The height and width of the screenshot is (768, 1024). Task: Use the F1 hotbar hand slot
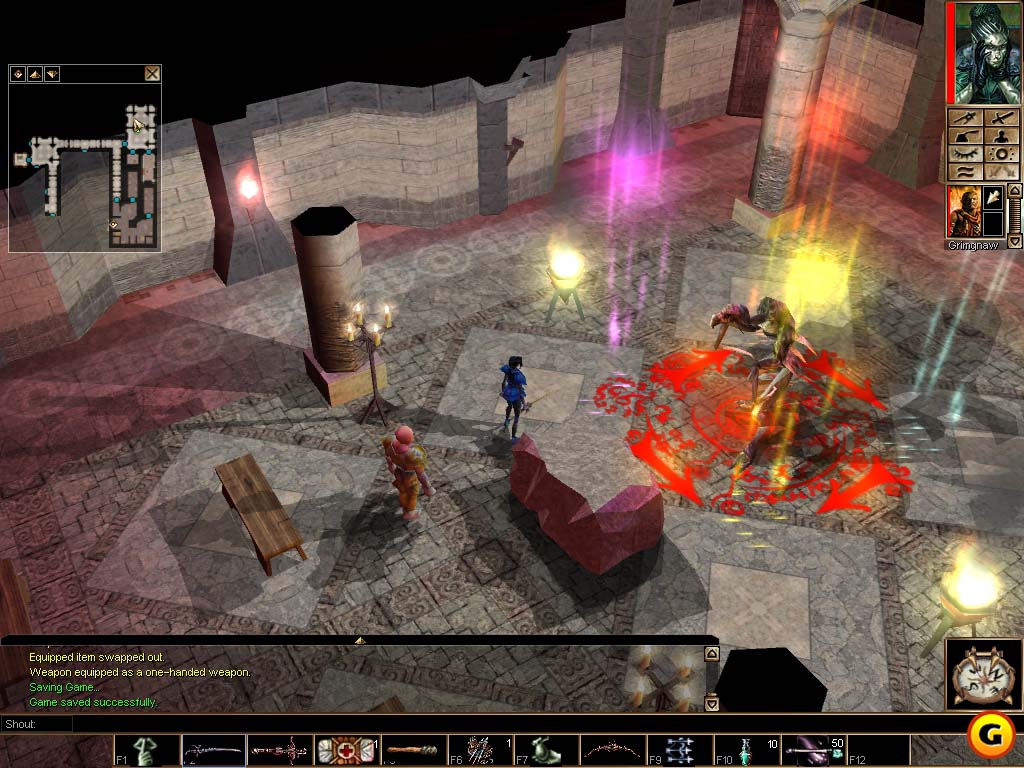coord(146,750)
